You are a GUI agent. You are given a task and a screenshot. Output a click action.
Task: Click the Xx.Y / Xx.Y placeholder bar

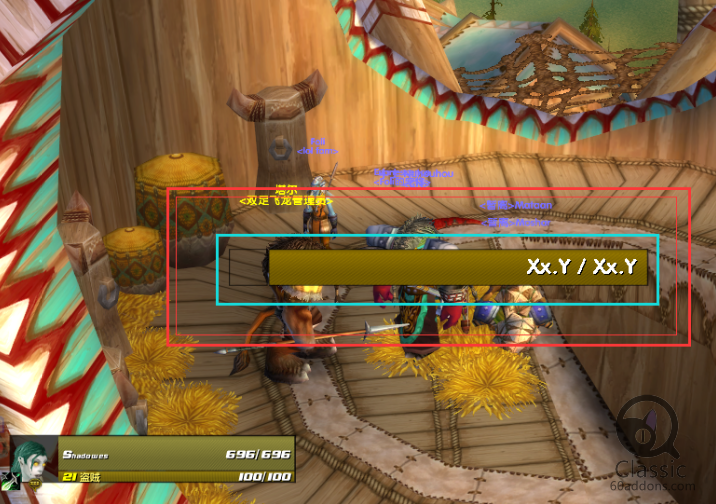458,268
